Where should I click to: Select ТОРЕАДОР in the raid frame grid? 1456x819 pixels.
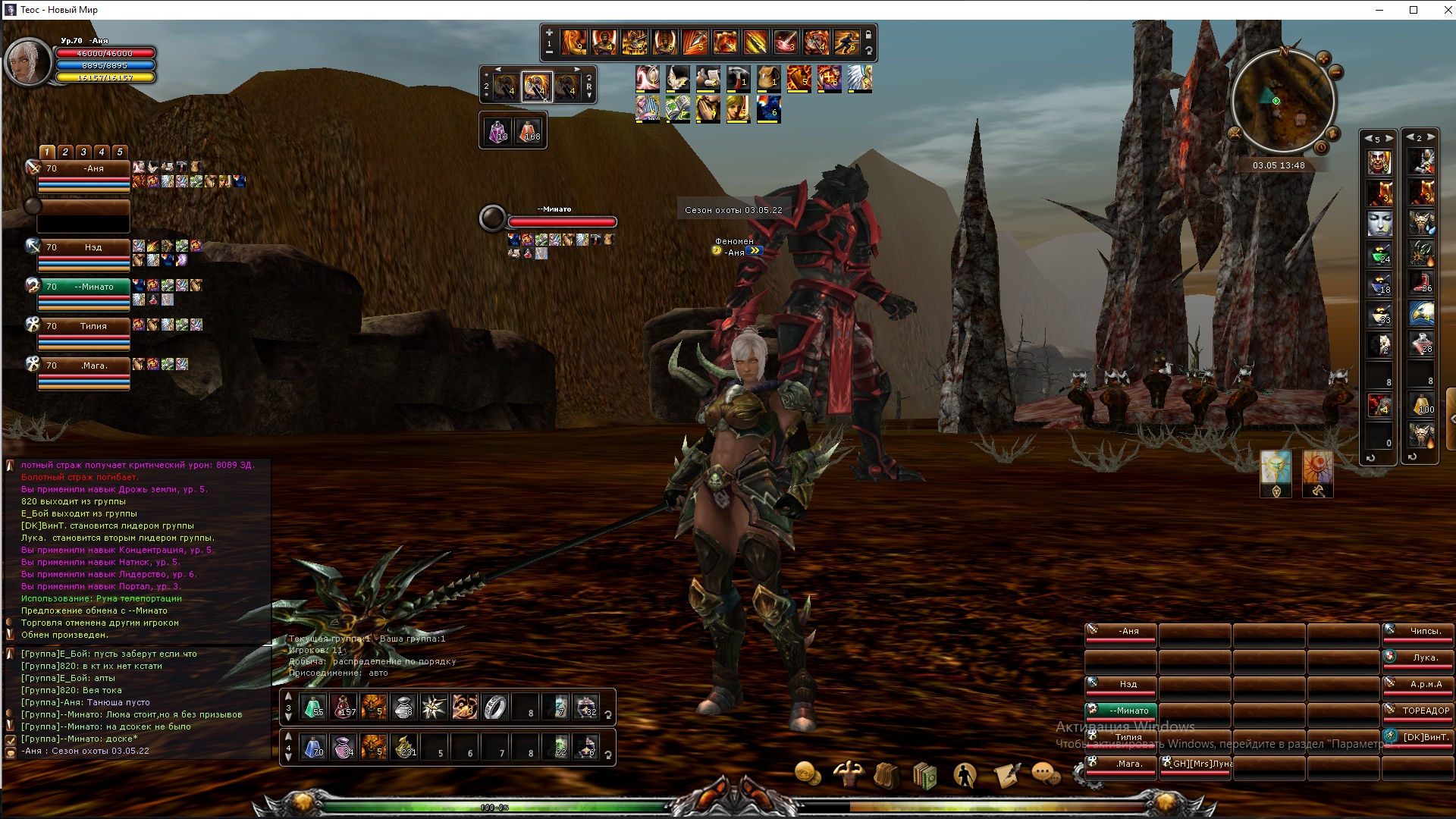[1417, 711]
